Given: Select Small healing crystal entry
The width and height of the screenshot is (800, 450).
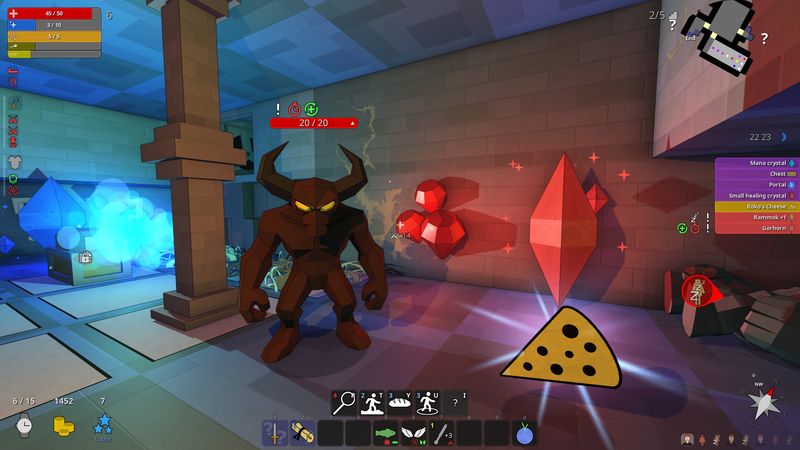Looking at the screenshot, I should click(x=755, y=195).
